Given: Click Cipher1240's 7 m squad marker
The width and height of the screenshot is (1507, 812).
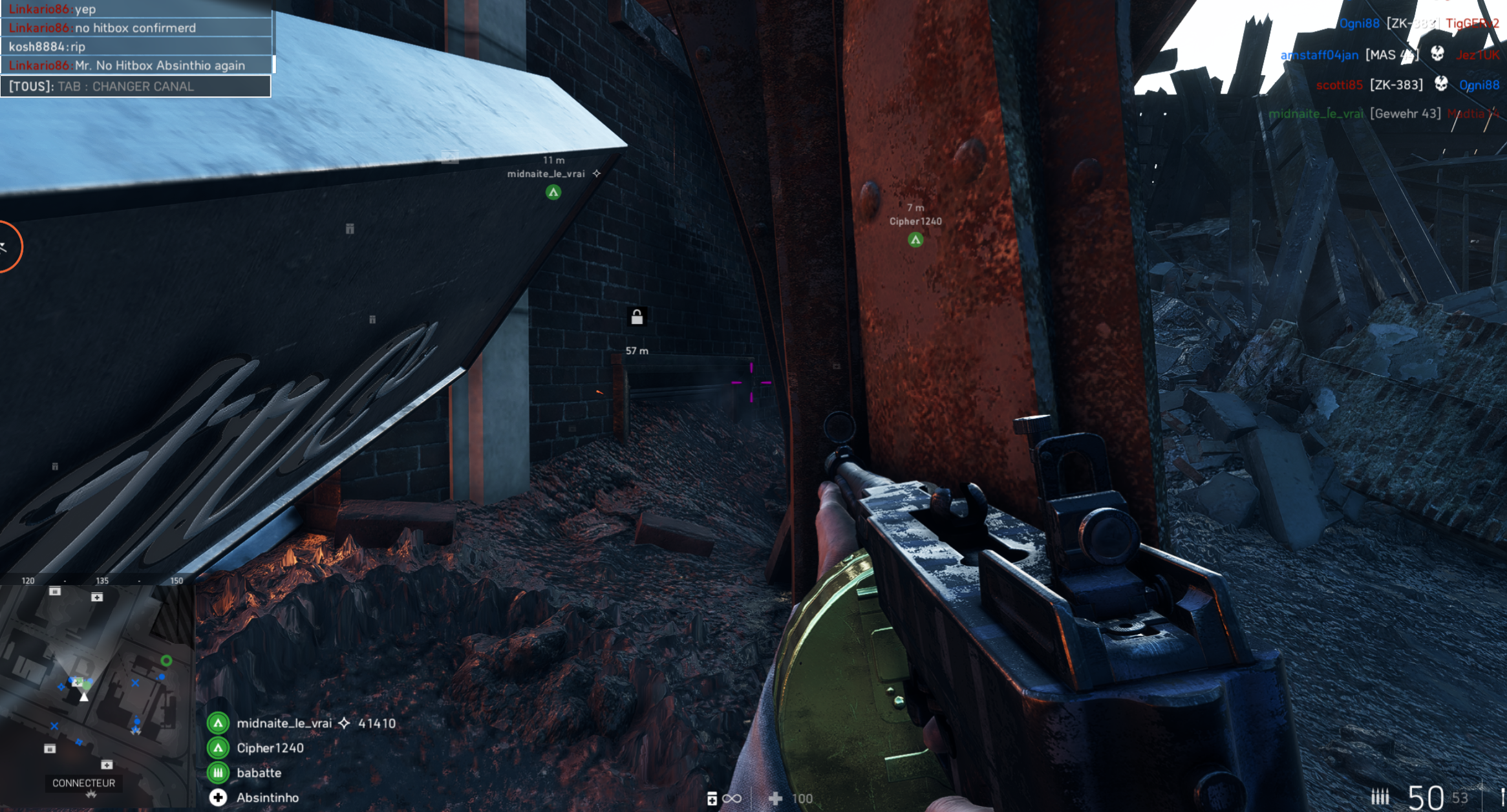Looking at the screenshot, I should [915, 240].
